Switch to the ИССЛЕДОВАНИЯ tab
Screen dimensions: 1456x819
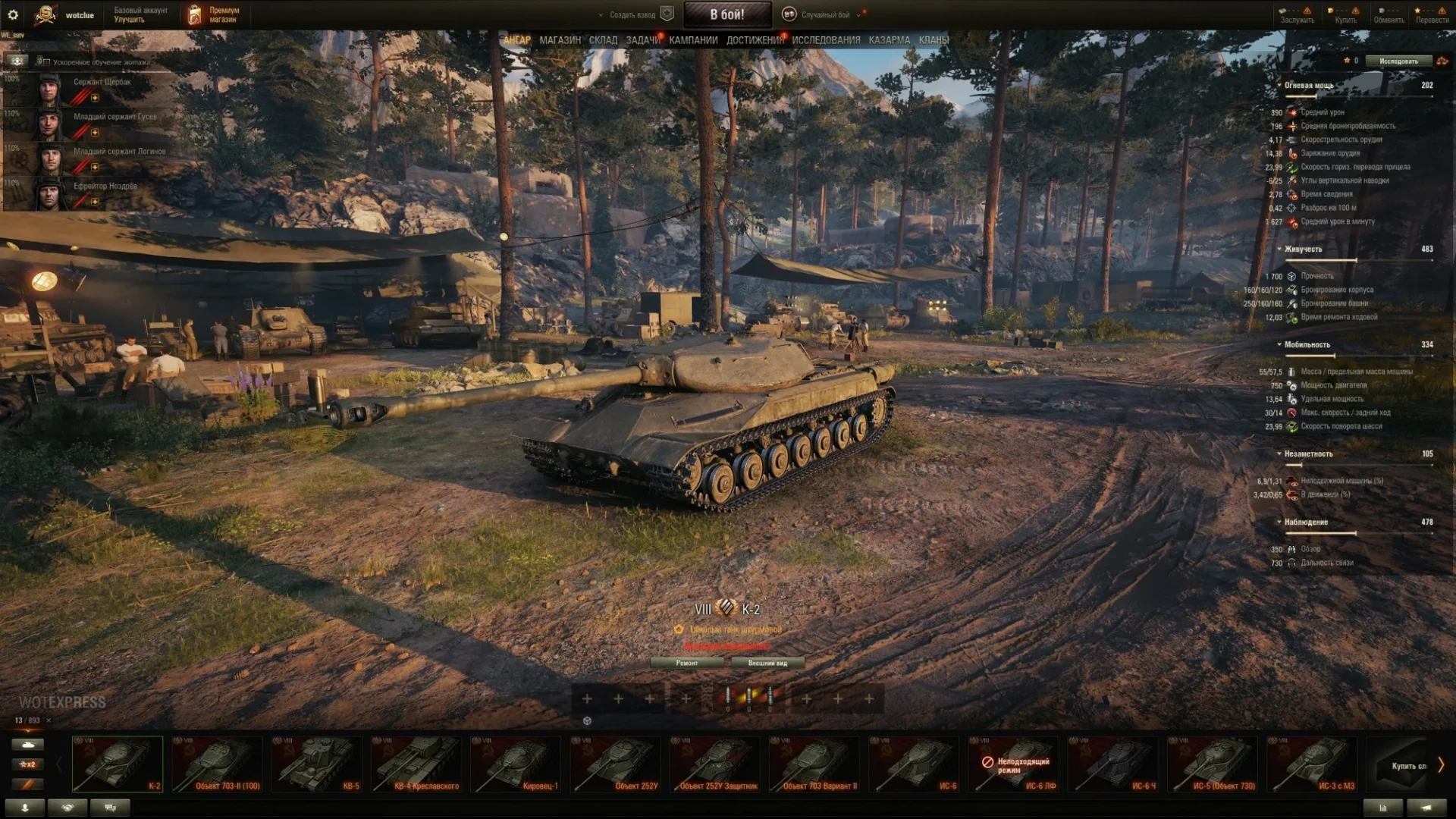826,40
